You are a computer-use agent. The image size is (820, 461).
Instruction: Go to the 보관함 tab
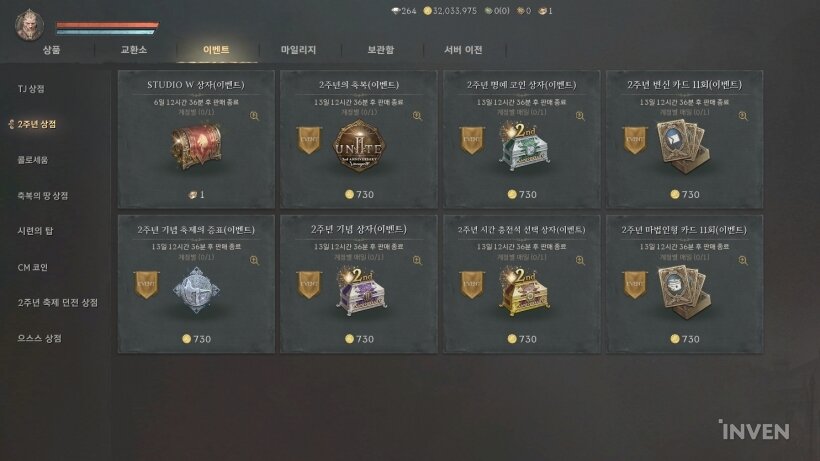[380, 49]
